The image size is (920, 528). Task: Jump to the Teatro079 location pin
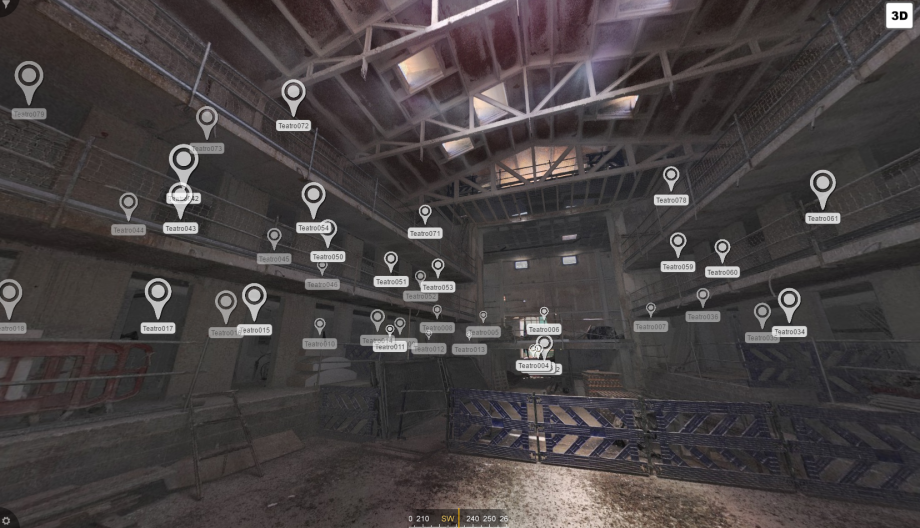point(29,80)
